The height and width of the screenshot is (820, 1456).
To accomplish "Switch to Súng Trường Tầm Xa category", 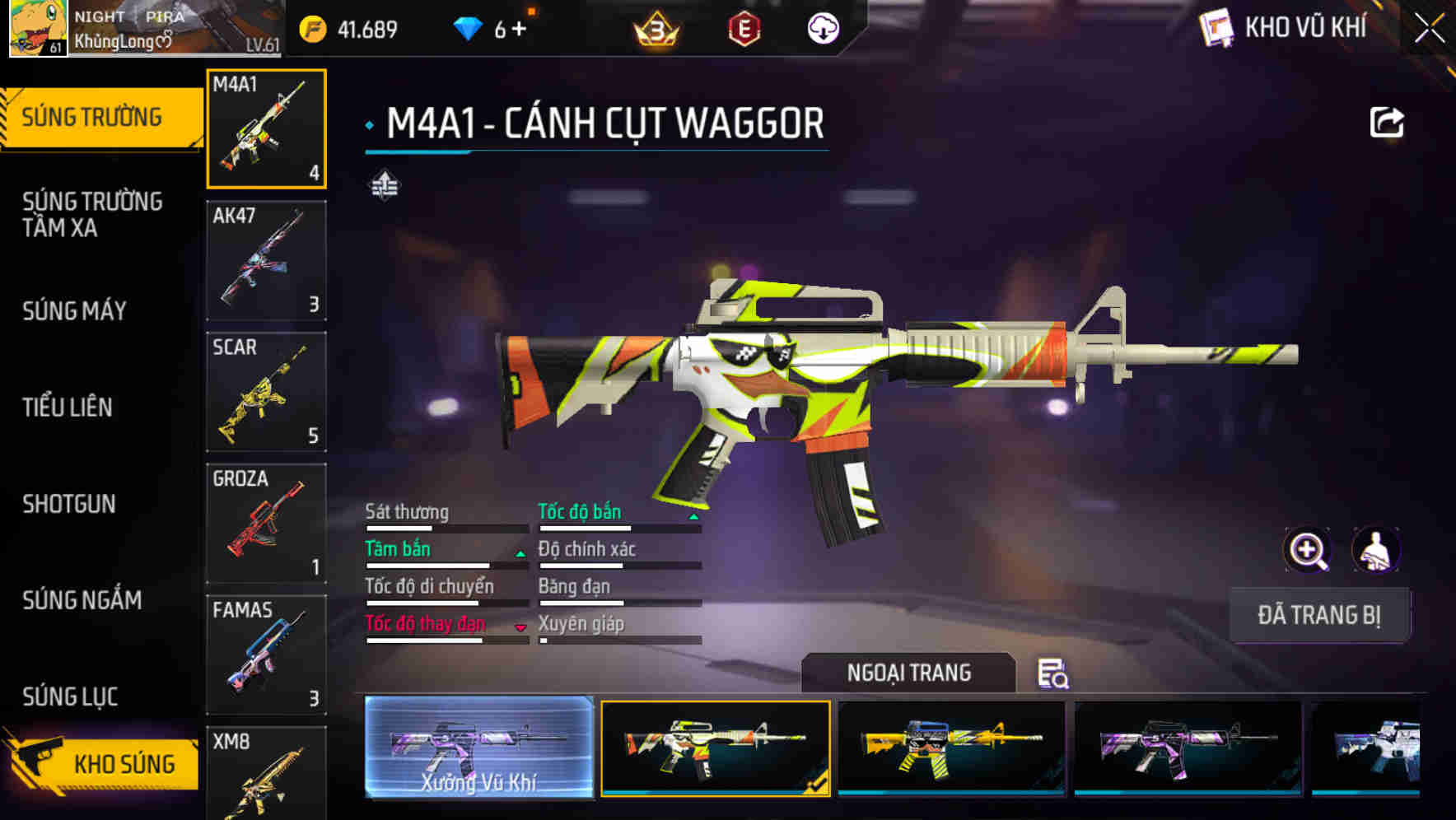I will click(x=92, y=214).
